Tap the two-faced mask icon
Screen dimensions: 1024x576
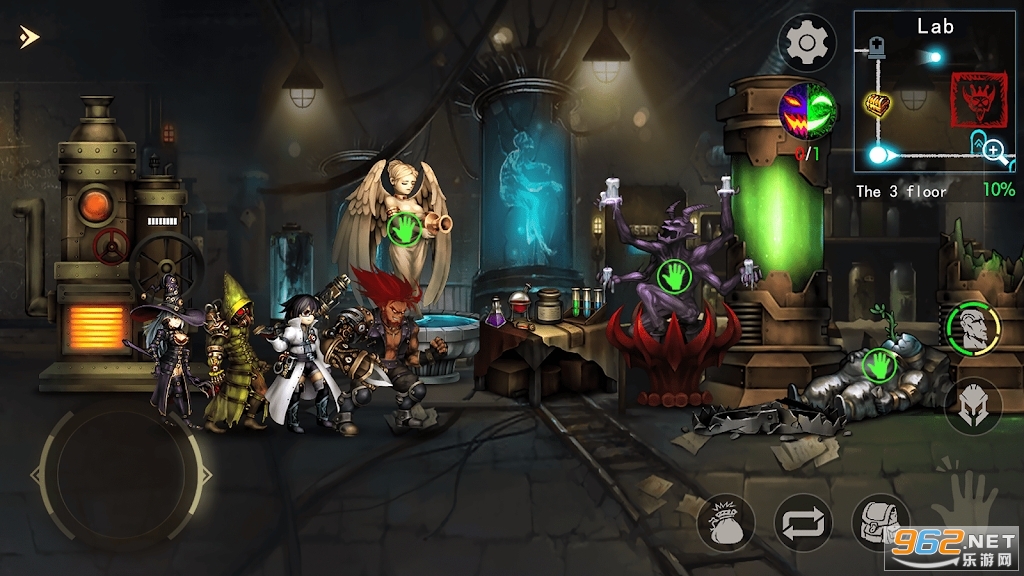coord(807,110)
